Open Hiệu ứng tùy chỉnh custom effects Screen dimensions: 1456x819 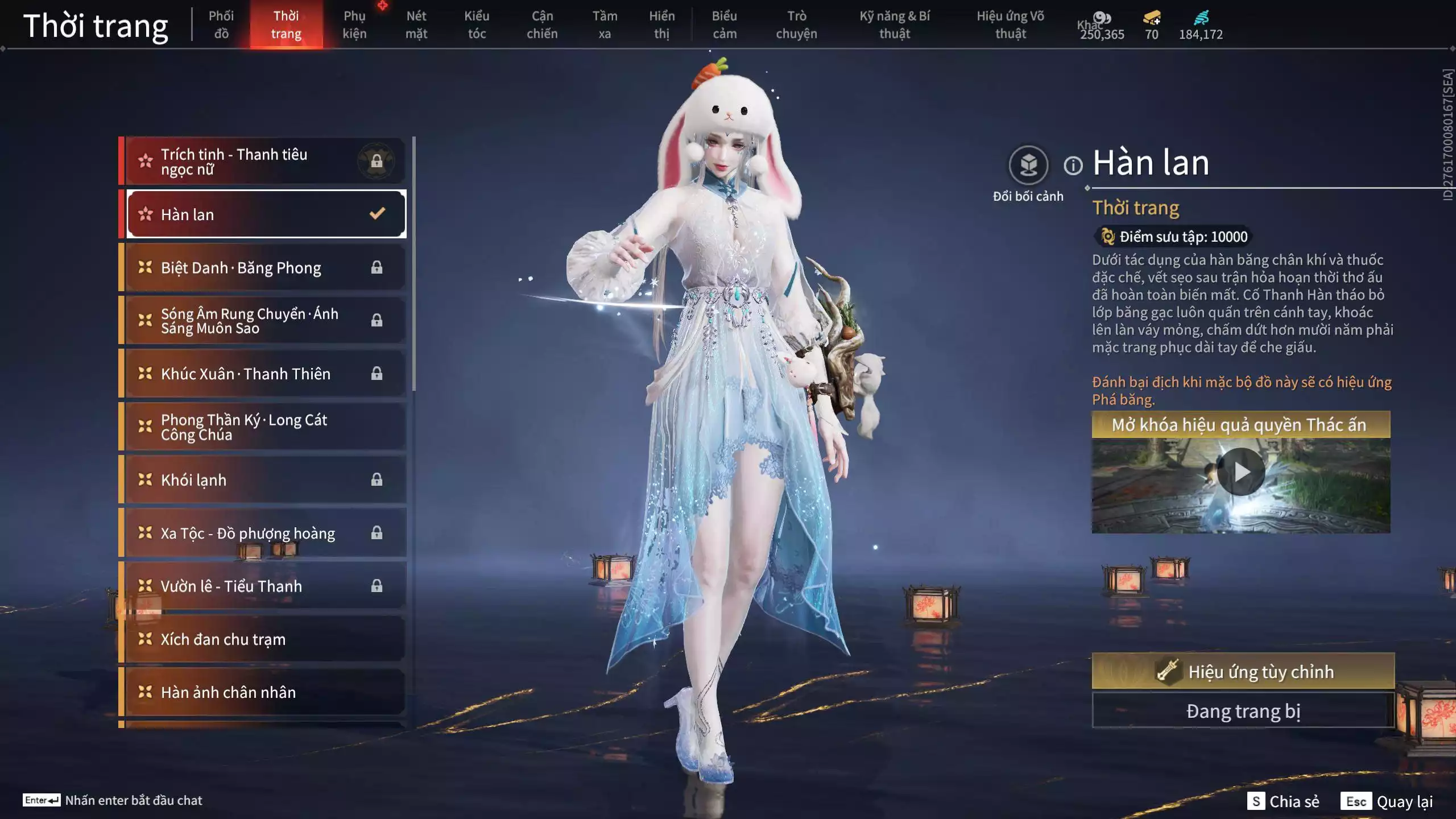tap(1243, 672)
